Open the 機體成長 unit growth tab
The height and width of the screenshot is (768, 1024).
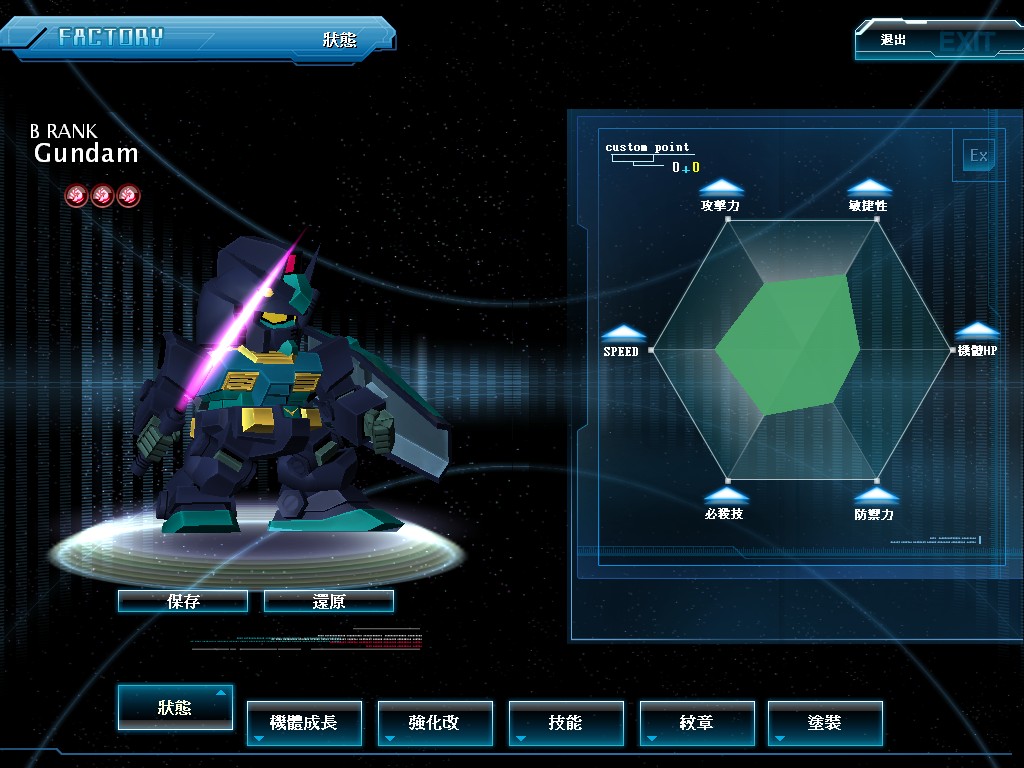click(x=304, y=723)
